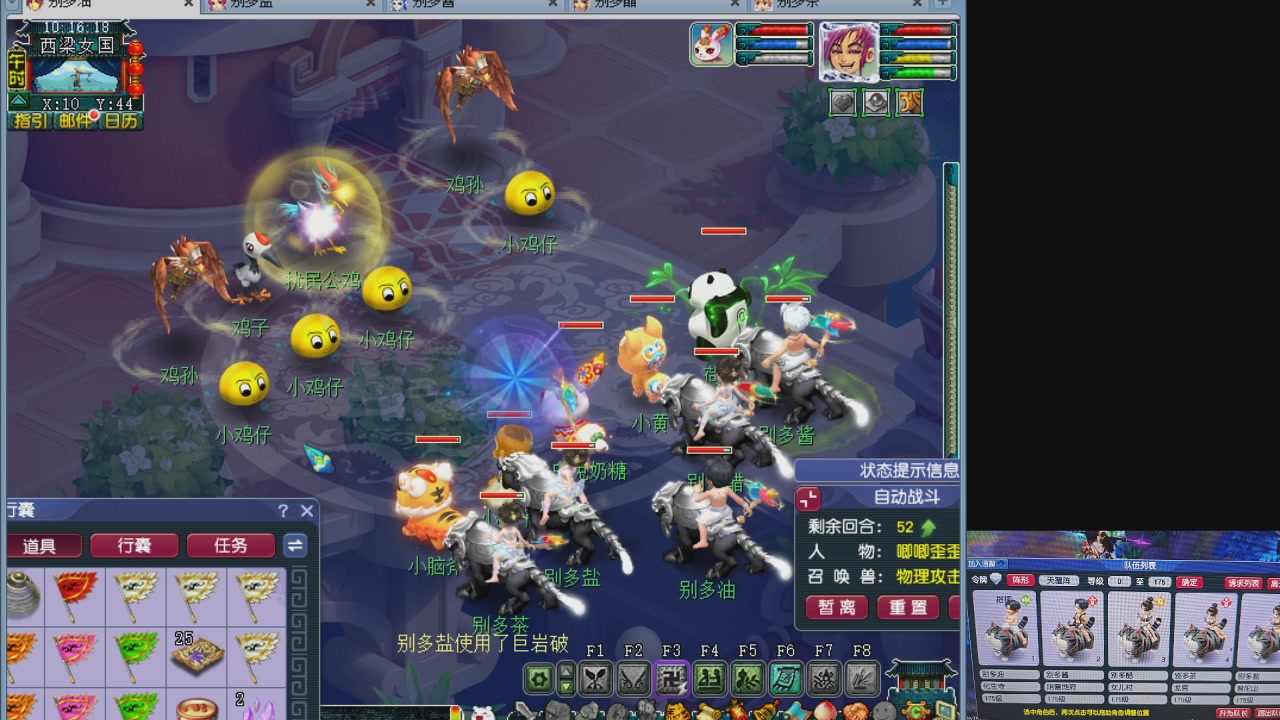
Task: Click the gray gem icon under the avatars
Action: click(x=876, y=102)
